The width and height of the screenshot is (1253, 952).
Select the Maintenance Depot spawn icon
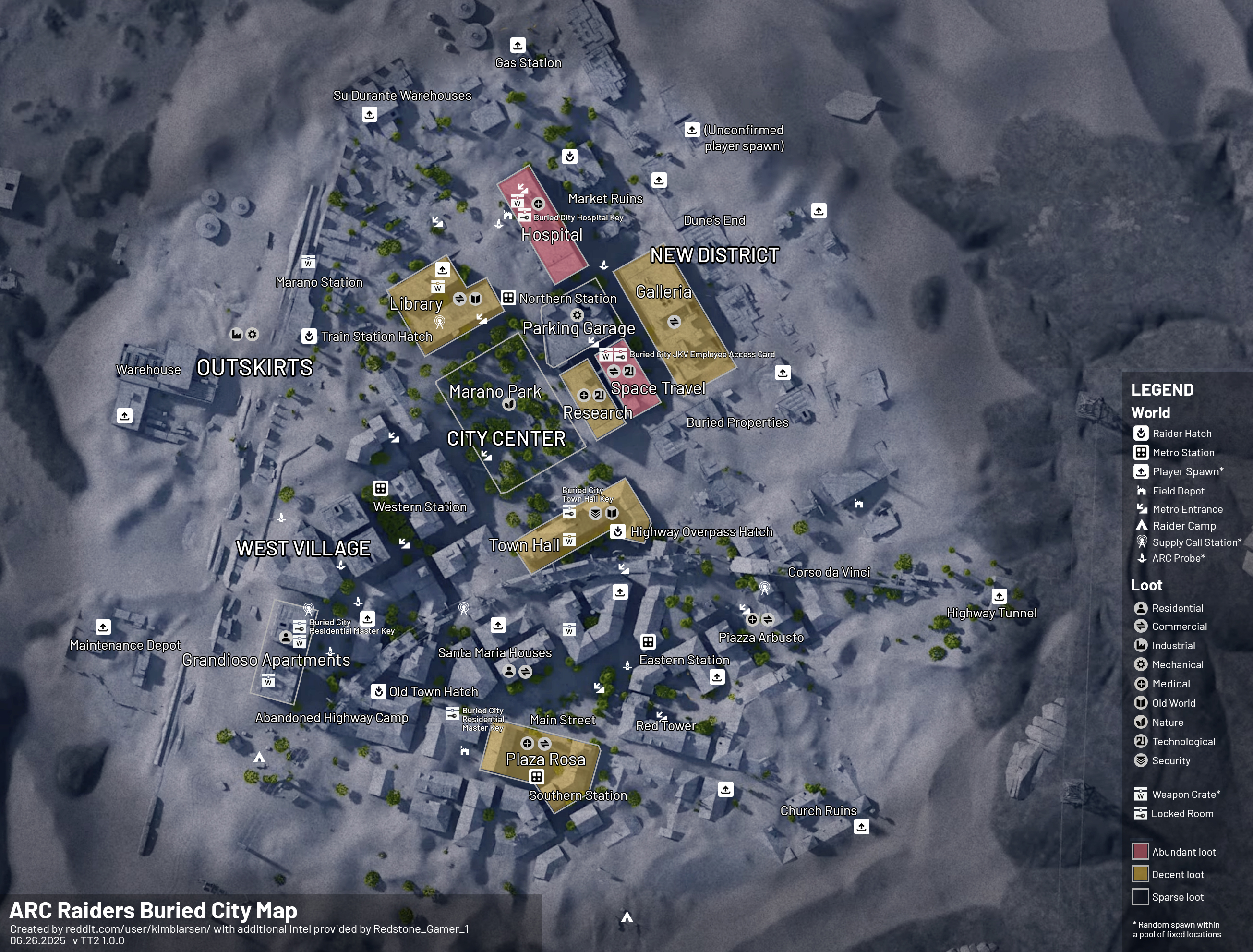pyautogui.click(x=103, y=627)
